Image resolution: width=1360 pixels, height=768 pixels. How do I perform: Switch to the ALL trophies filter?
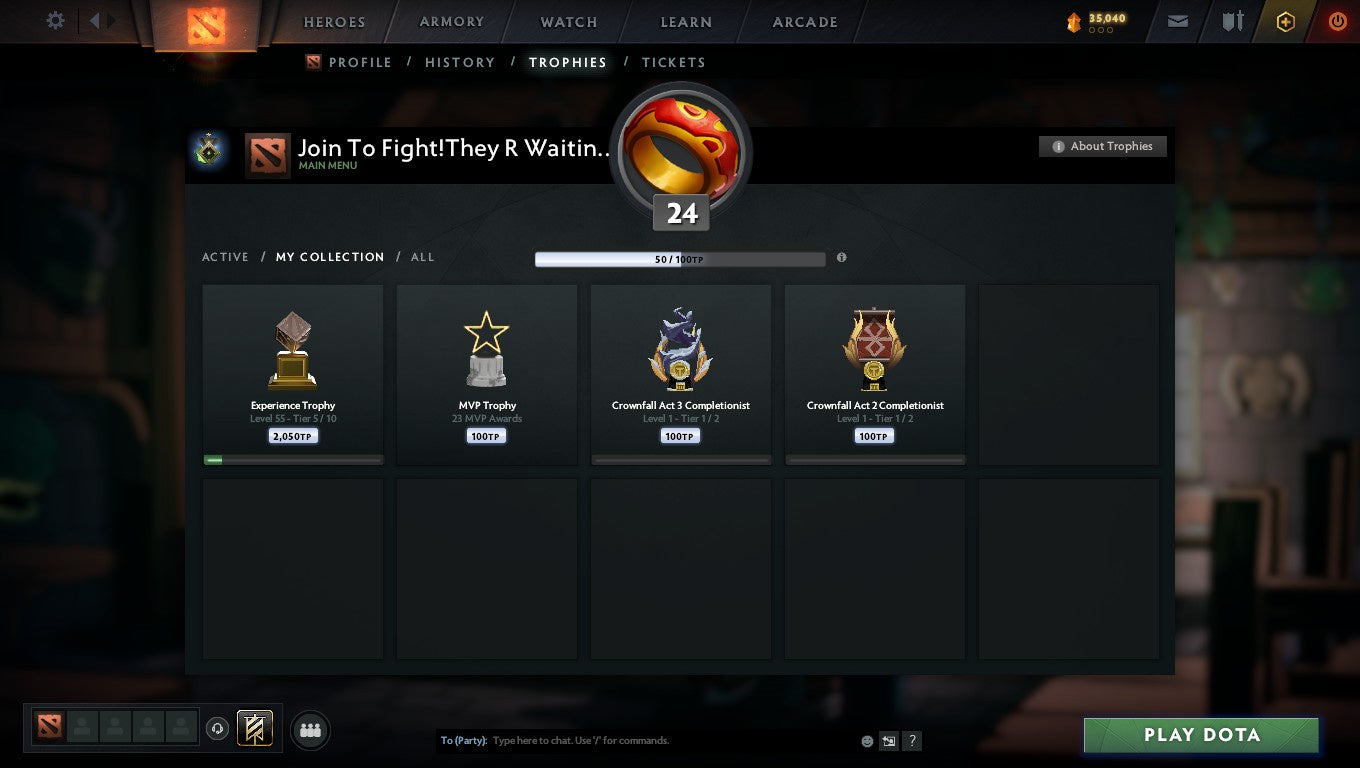[x=422, y=257]
